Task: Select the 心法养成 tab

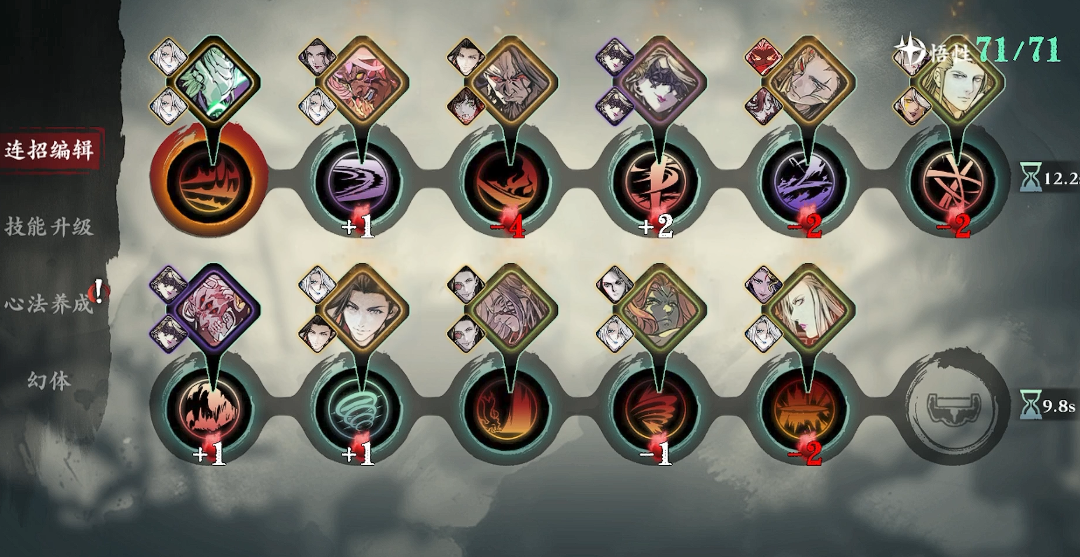Action: click(49, 302)
